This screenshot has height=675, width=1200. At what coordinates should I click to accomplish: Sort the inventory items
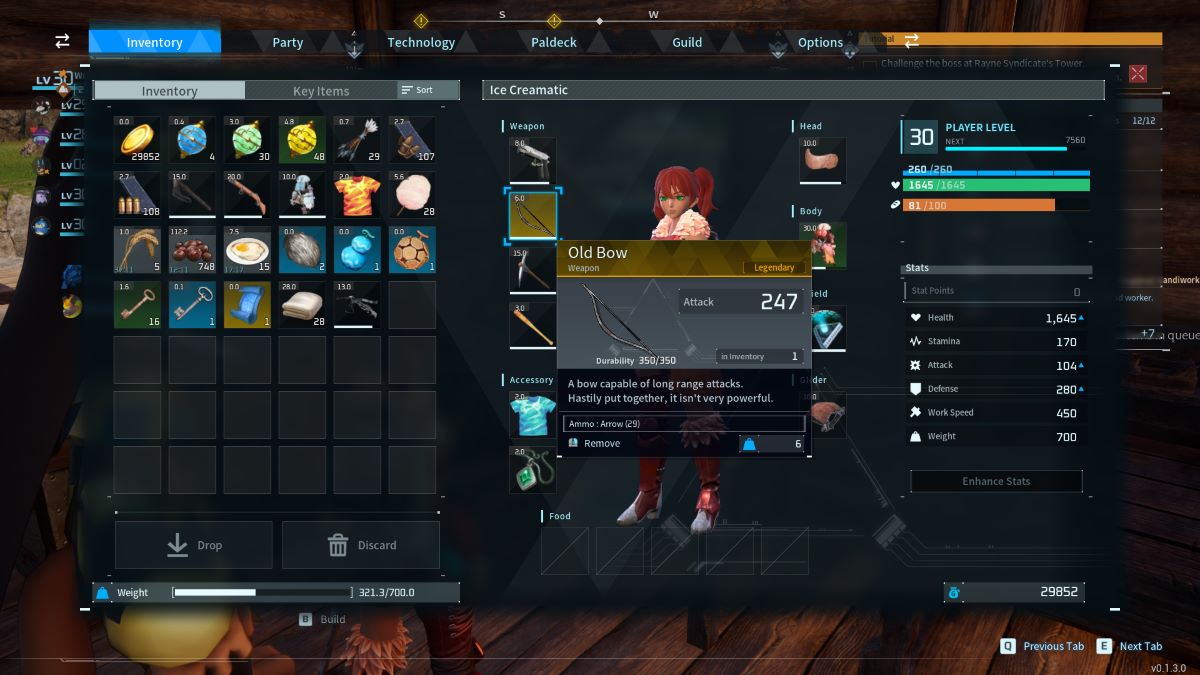418,90
